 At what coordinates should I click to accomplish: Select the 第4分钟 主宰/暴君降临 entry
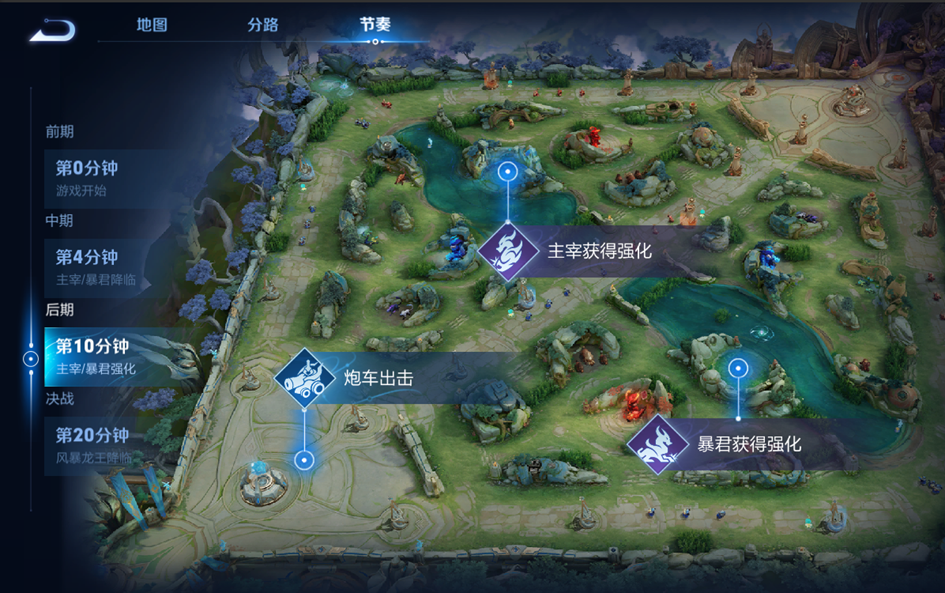coord(100,267)
